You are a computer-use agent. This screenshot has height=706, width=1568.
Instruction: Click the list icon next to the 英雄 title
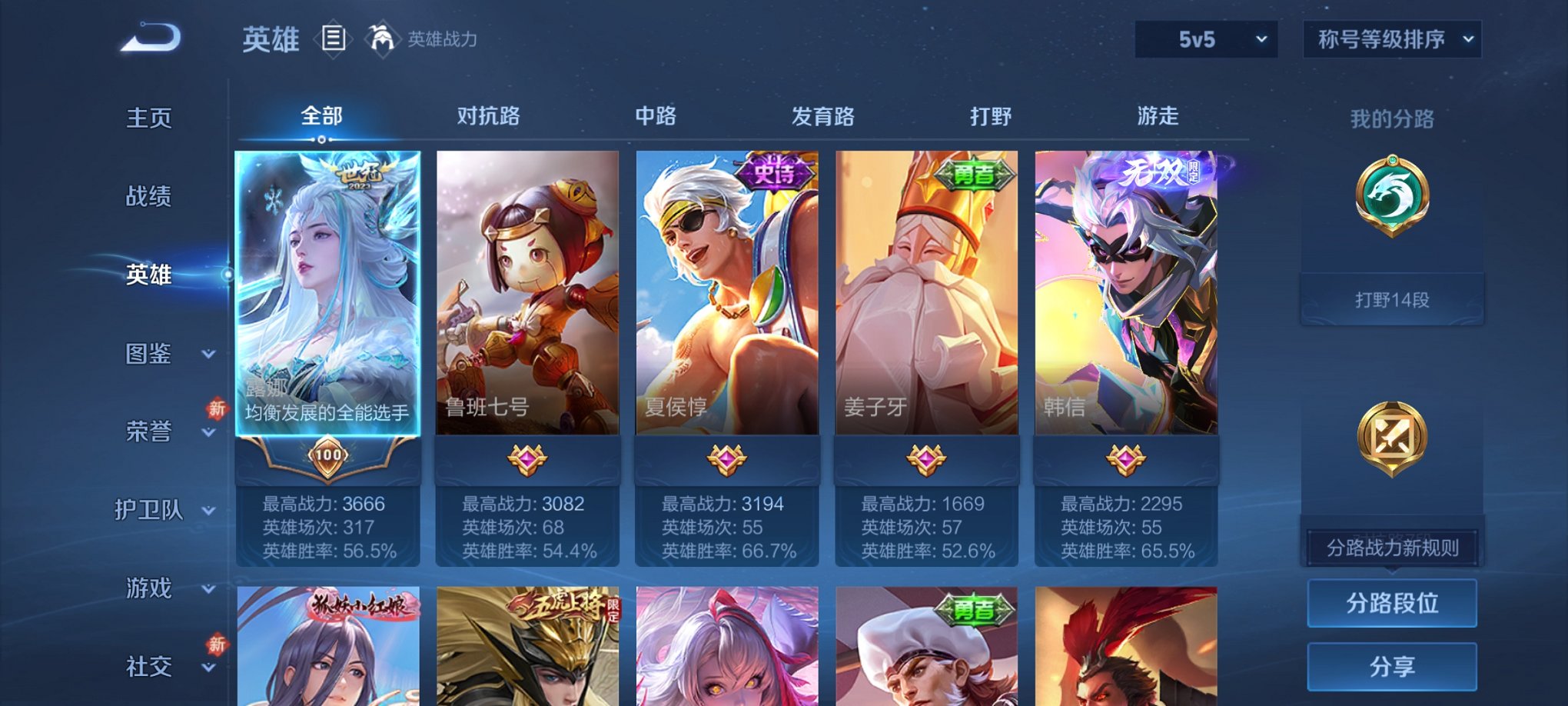tap(334, 38)
